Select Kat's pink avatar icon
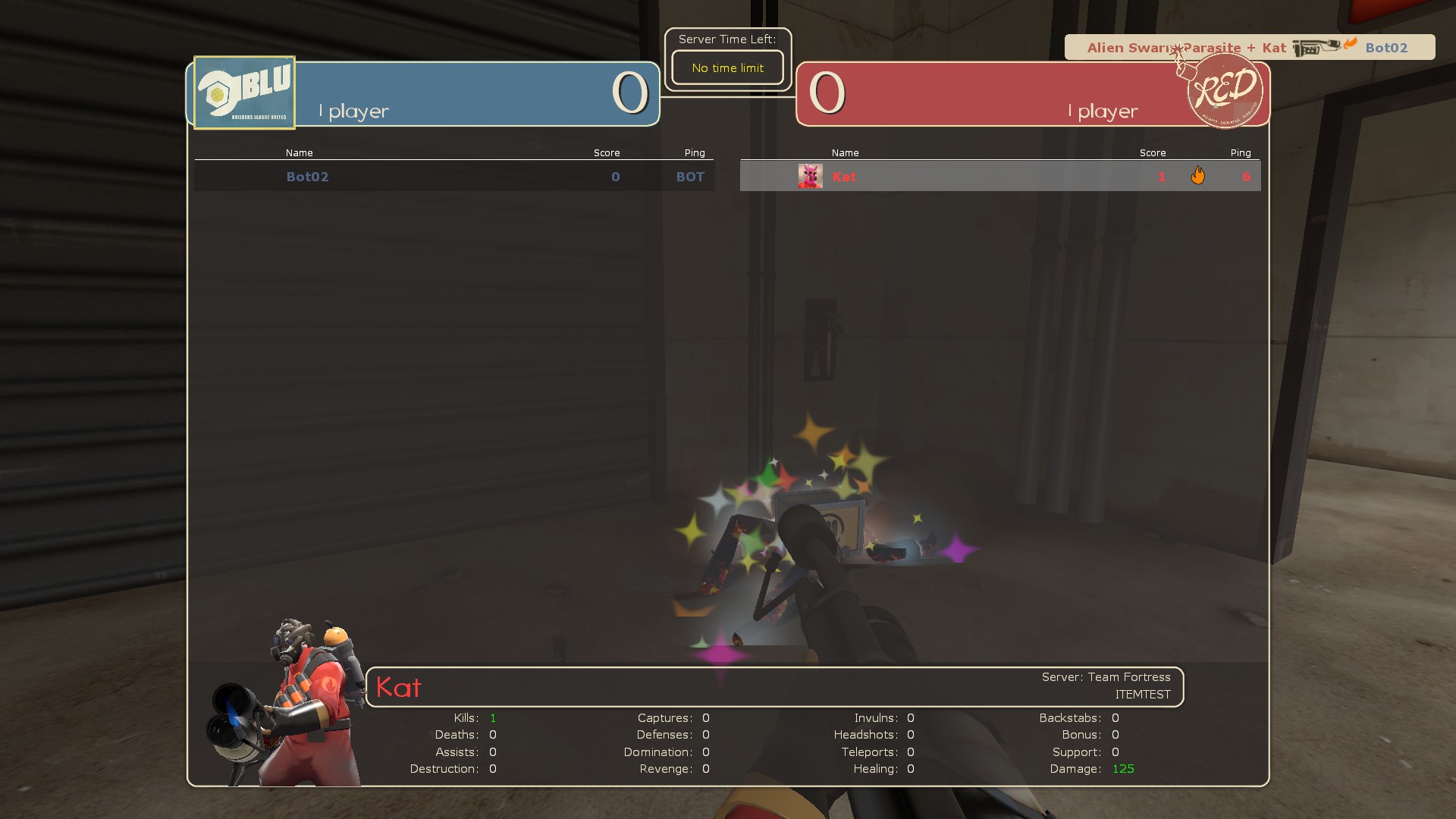 [x=809, y=175]
